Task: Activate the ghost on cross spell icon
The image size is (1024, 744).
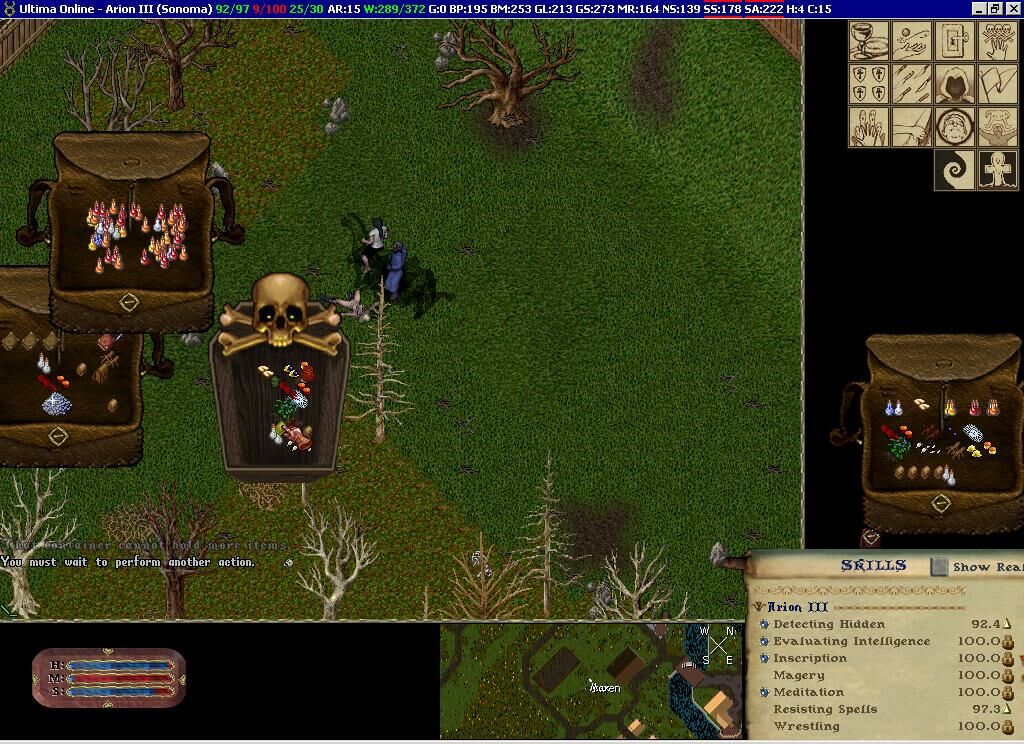Action: pyautogui.click(x=997, y=170)
